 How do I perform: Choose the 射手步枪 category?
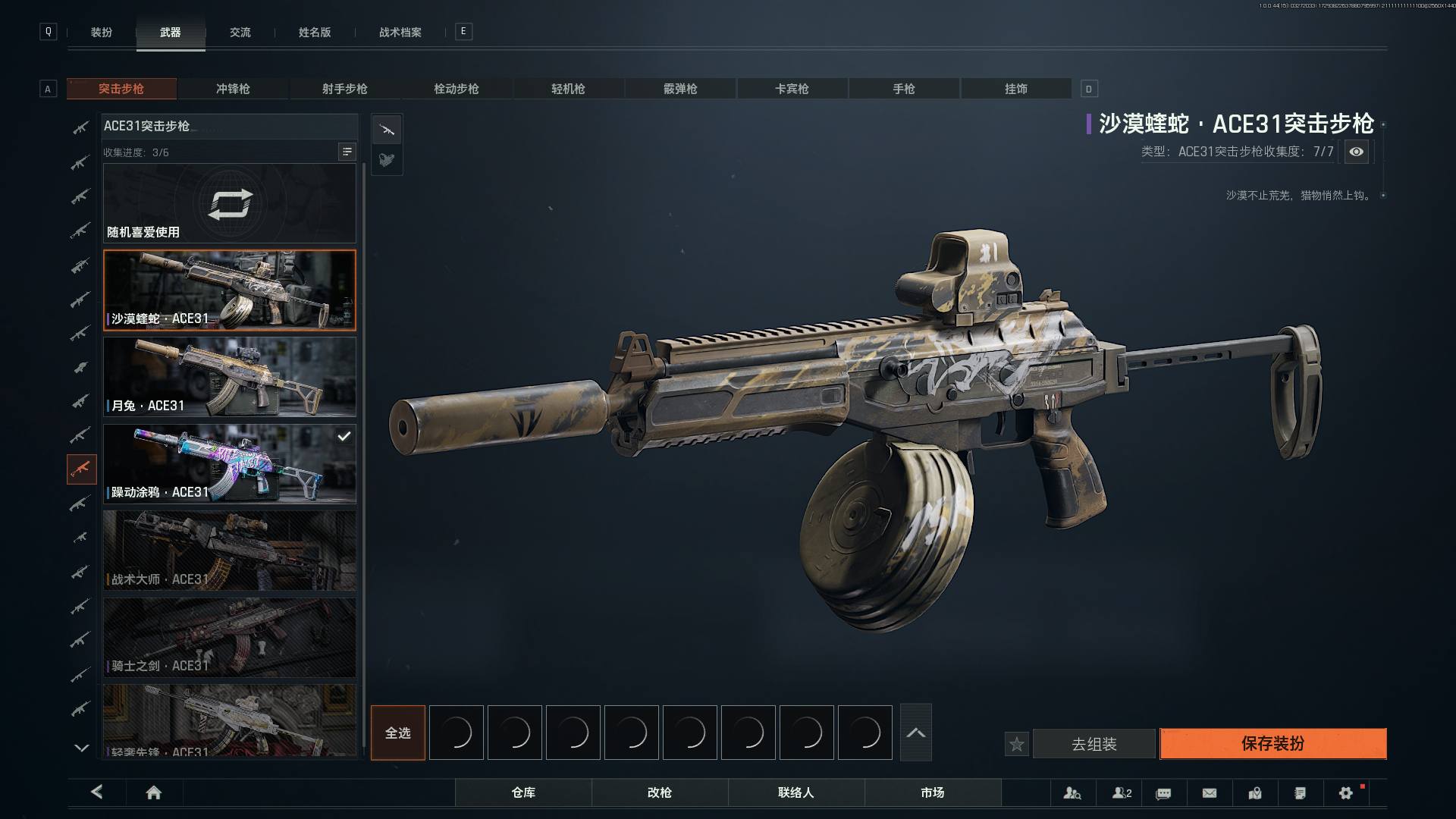(344, 89)
